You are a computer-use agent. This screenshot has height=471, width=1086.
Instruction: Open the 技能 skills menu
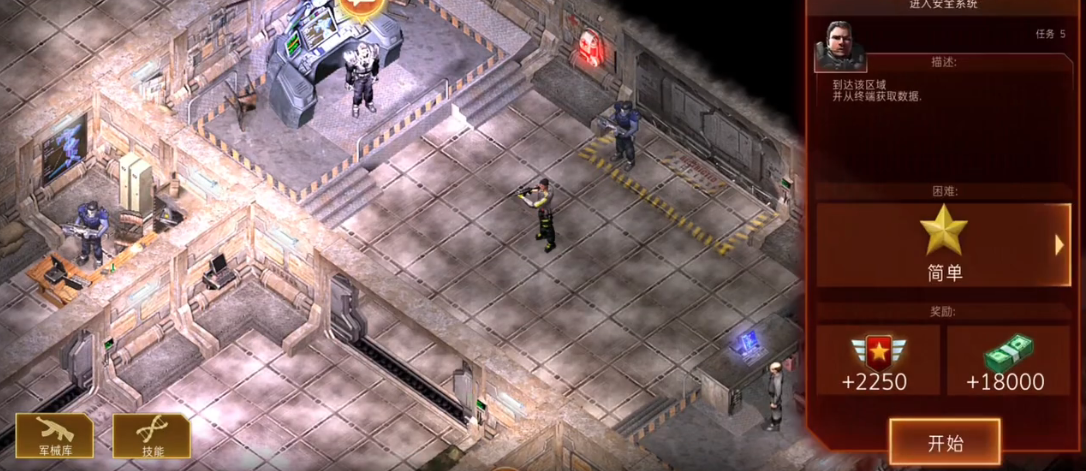(151, 436)
